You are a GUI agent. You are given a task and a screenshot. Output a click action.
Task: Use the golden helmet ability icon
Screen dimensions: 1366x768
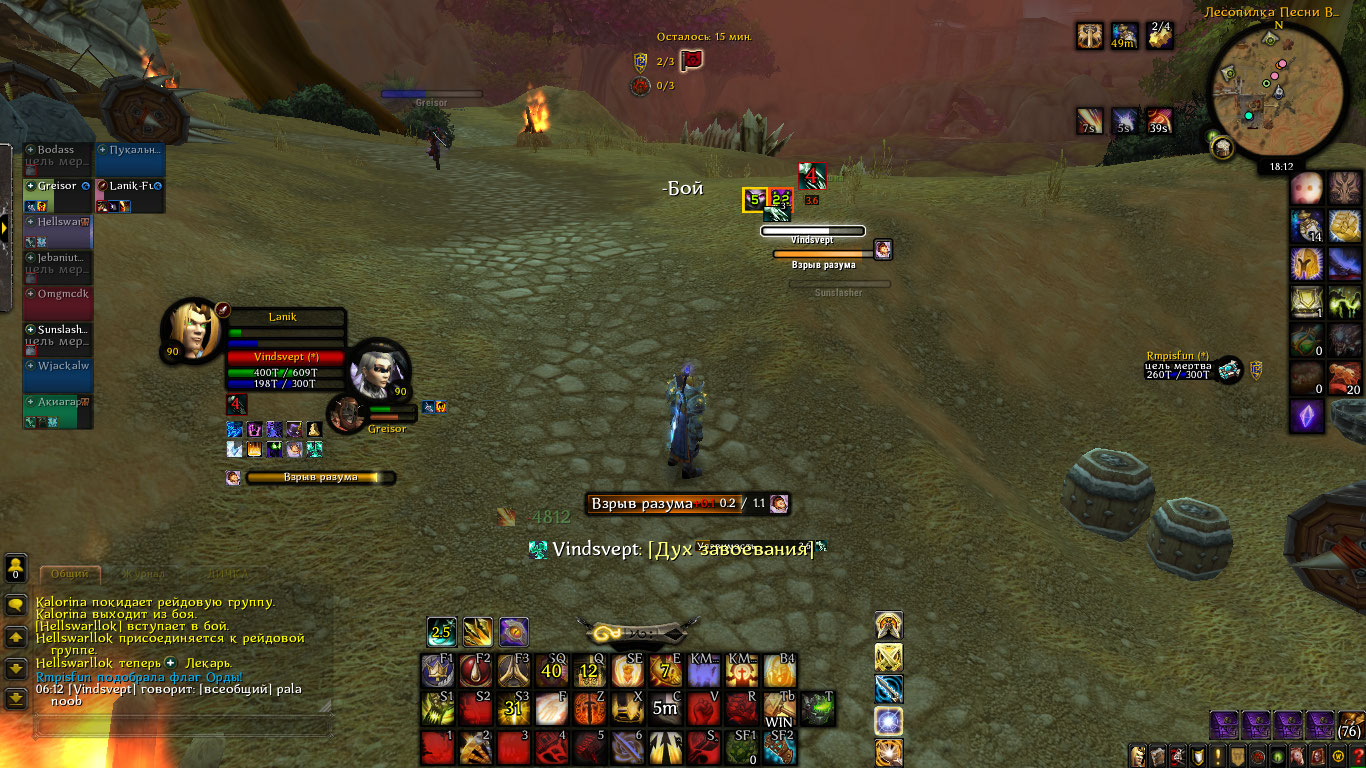coord(1306,264)
